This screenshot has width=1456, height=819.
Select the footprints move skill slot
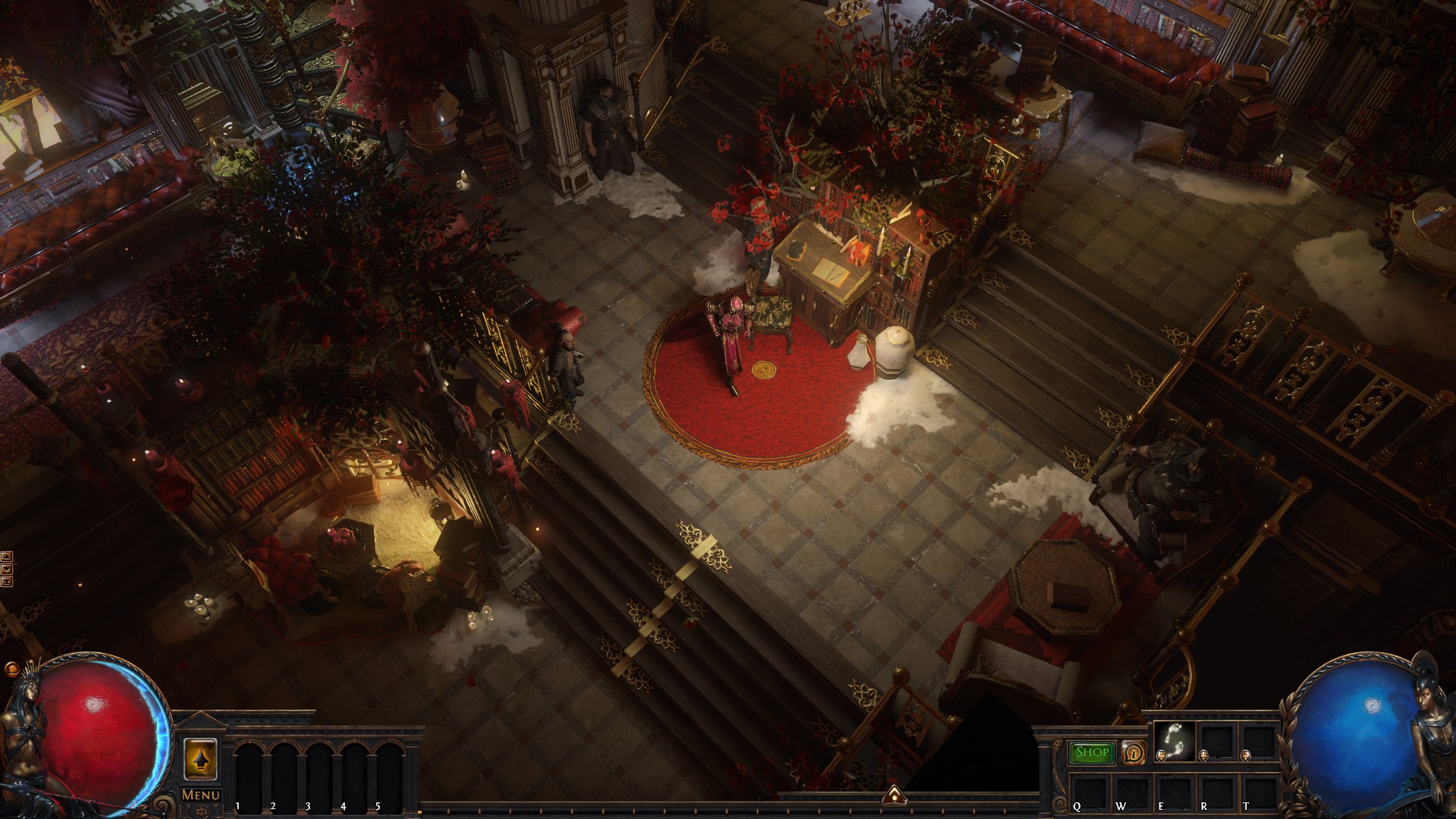click(1174, 741)
